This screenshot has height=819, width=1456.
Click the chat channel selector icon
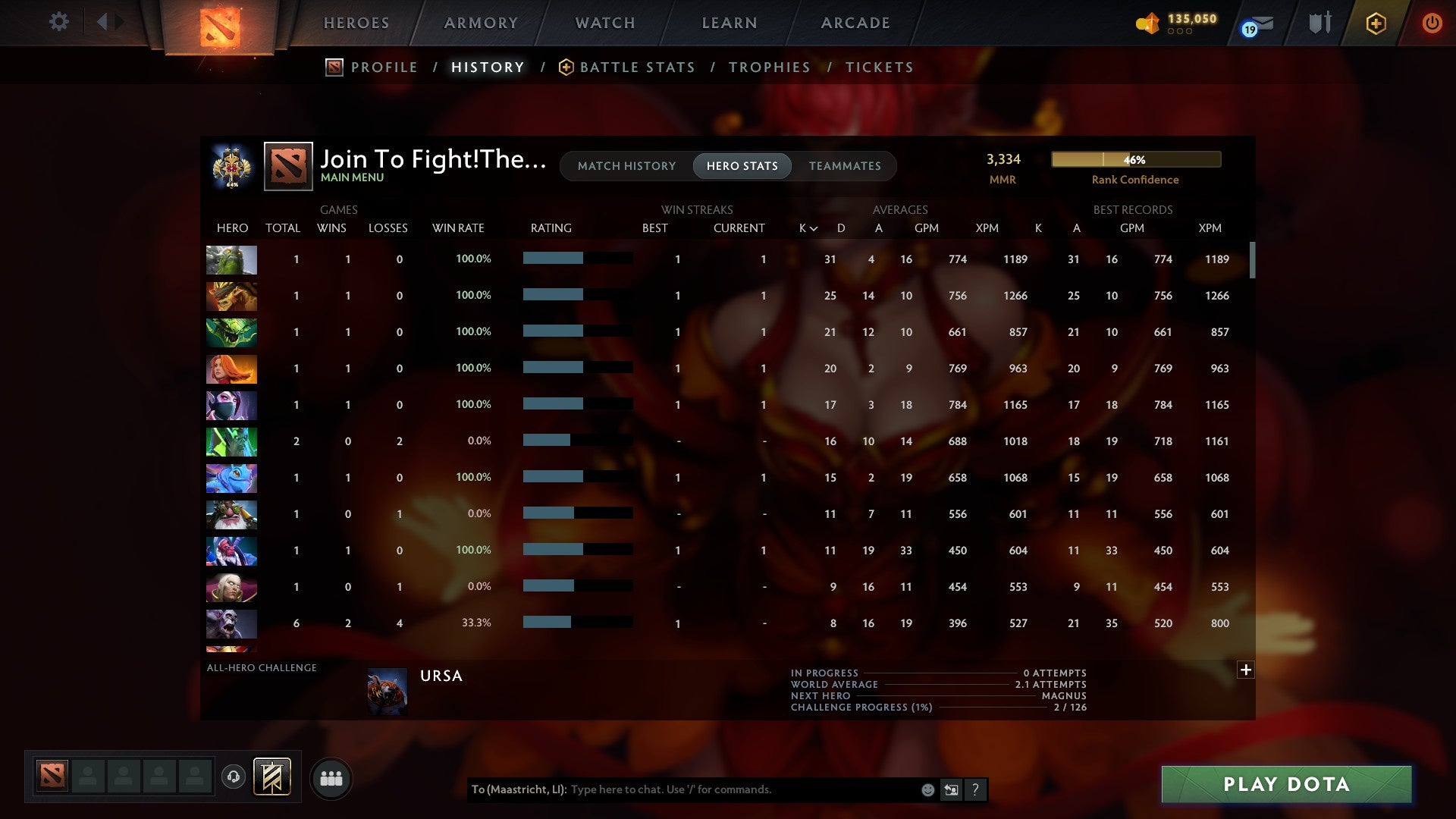coord(951,789)
